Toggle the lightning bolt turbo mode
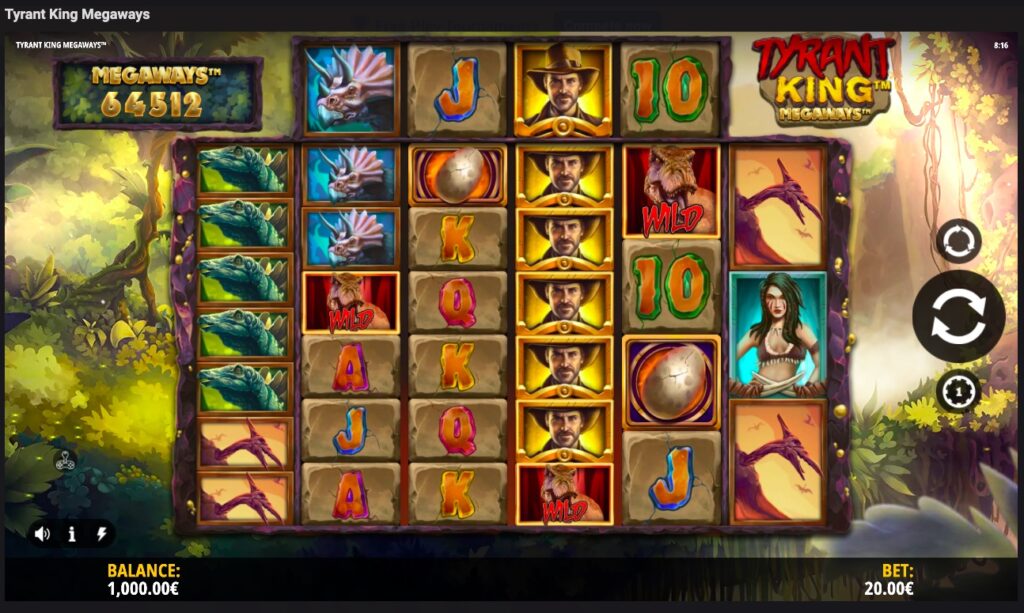The height and width of the screenshot is (613, 1024). pos(101,534)
